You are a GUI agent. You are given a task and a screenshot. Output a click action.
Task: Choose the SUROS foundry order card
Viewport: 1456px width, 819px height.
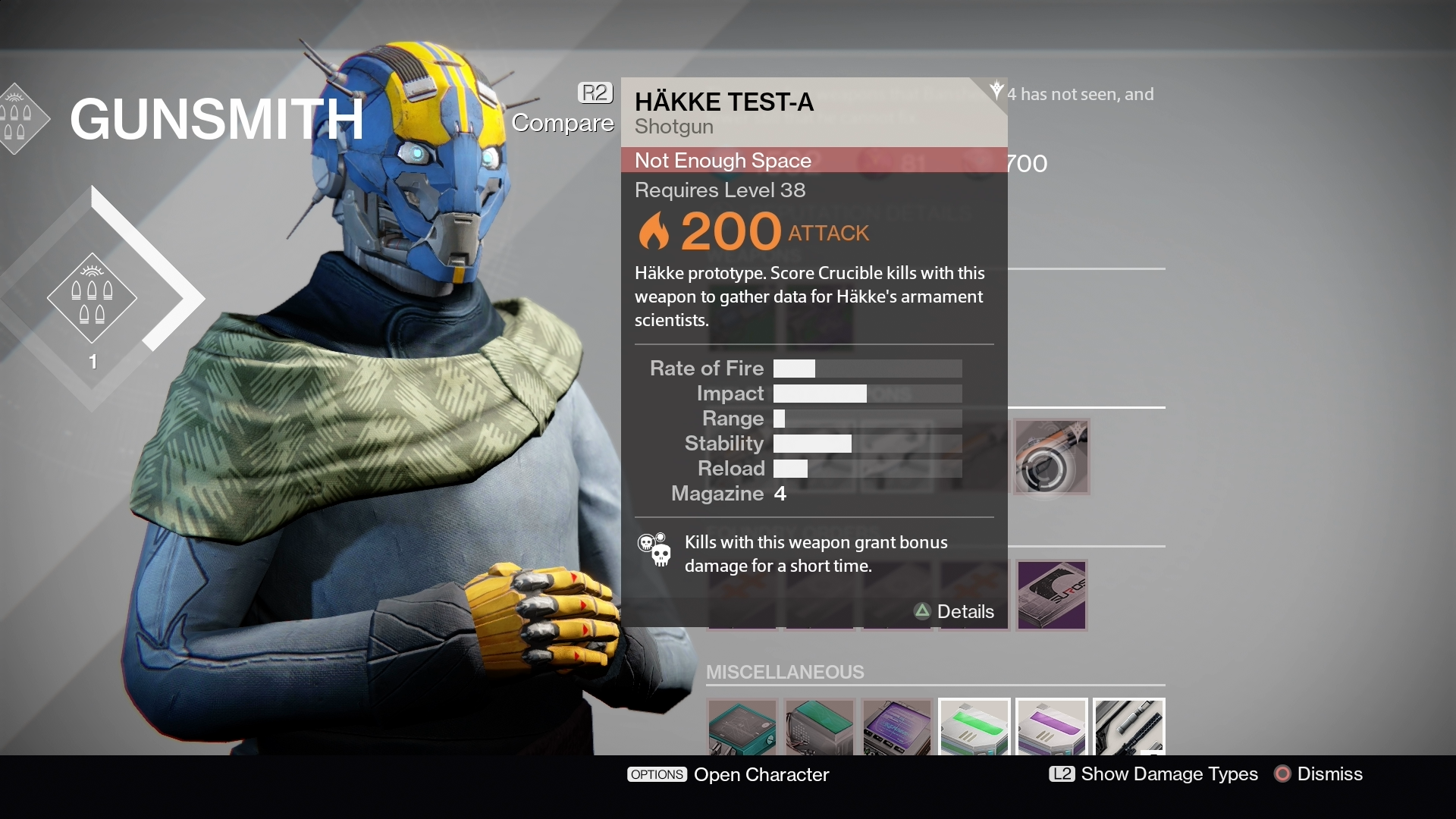pyautogui.click(x=1051, y=595)
